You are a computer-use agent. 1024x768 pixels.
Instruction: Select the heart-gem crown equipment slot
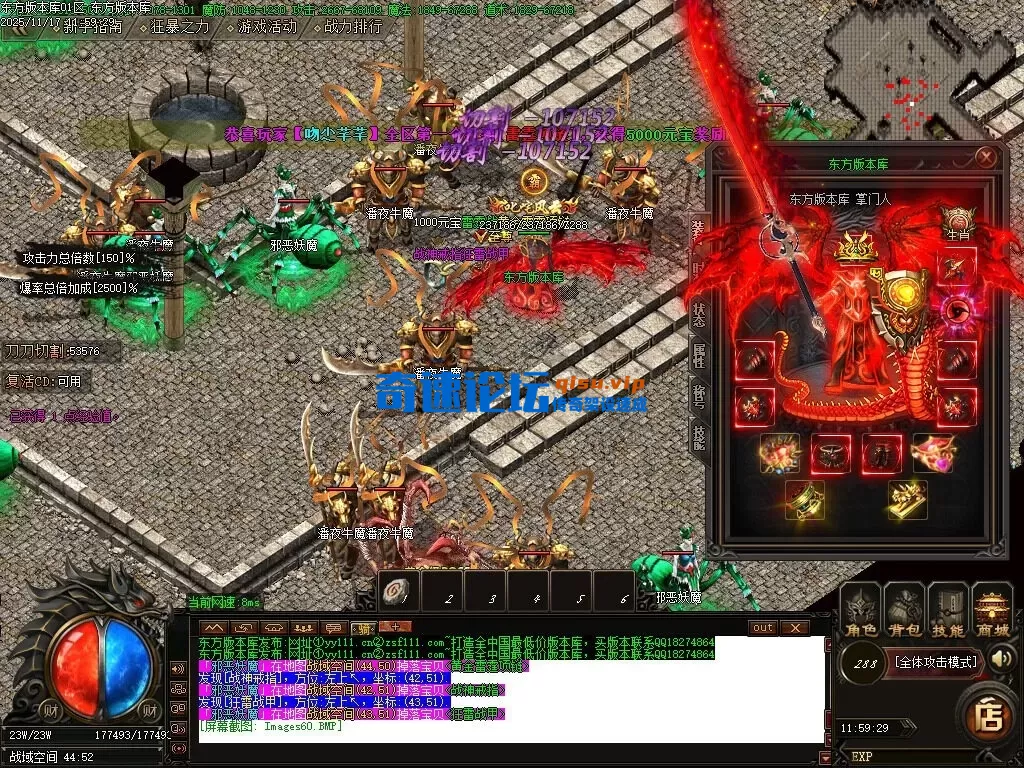[932, 453]
